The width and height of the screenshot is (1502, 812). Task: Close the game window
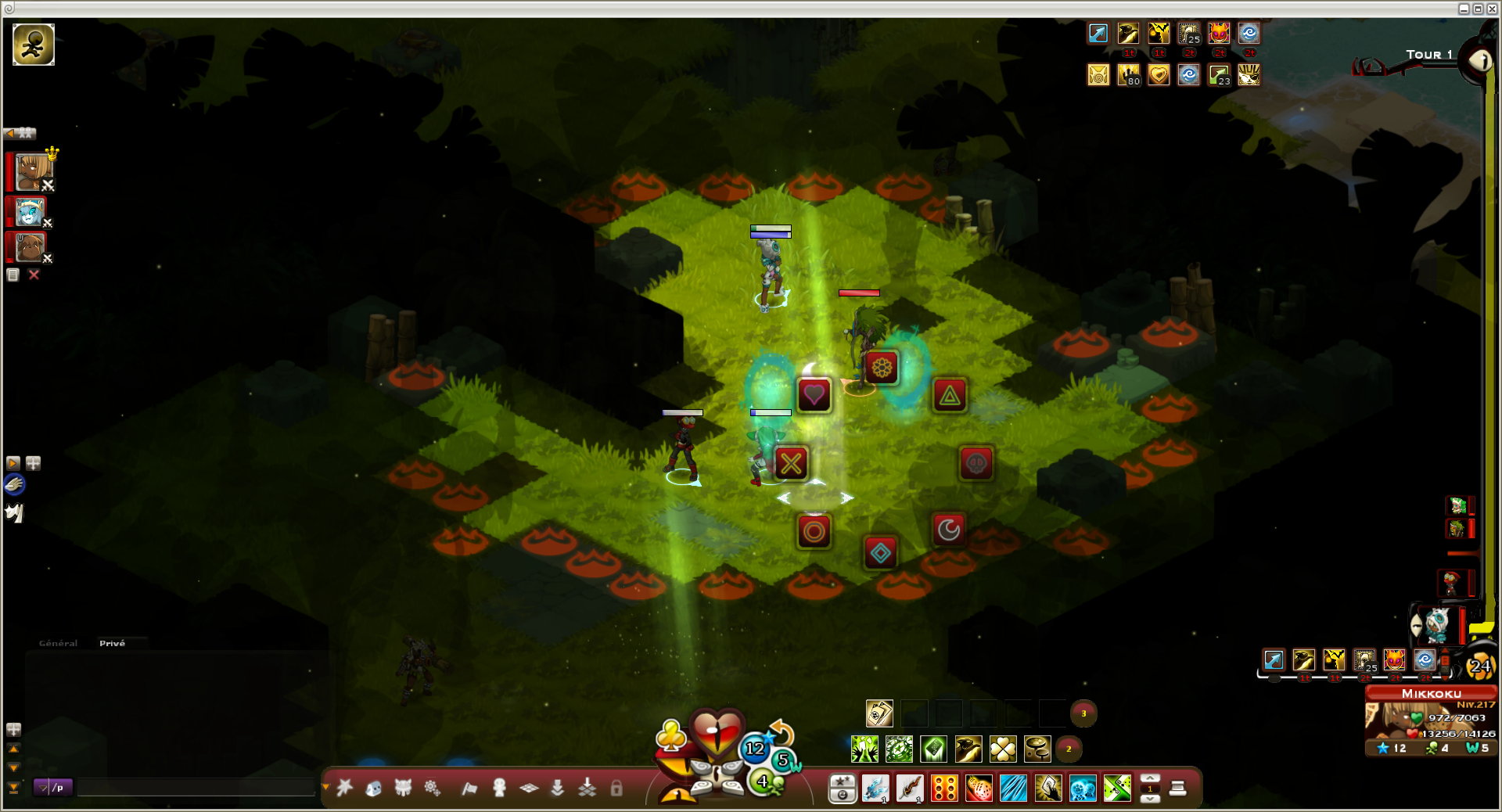(1492, 9)
